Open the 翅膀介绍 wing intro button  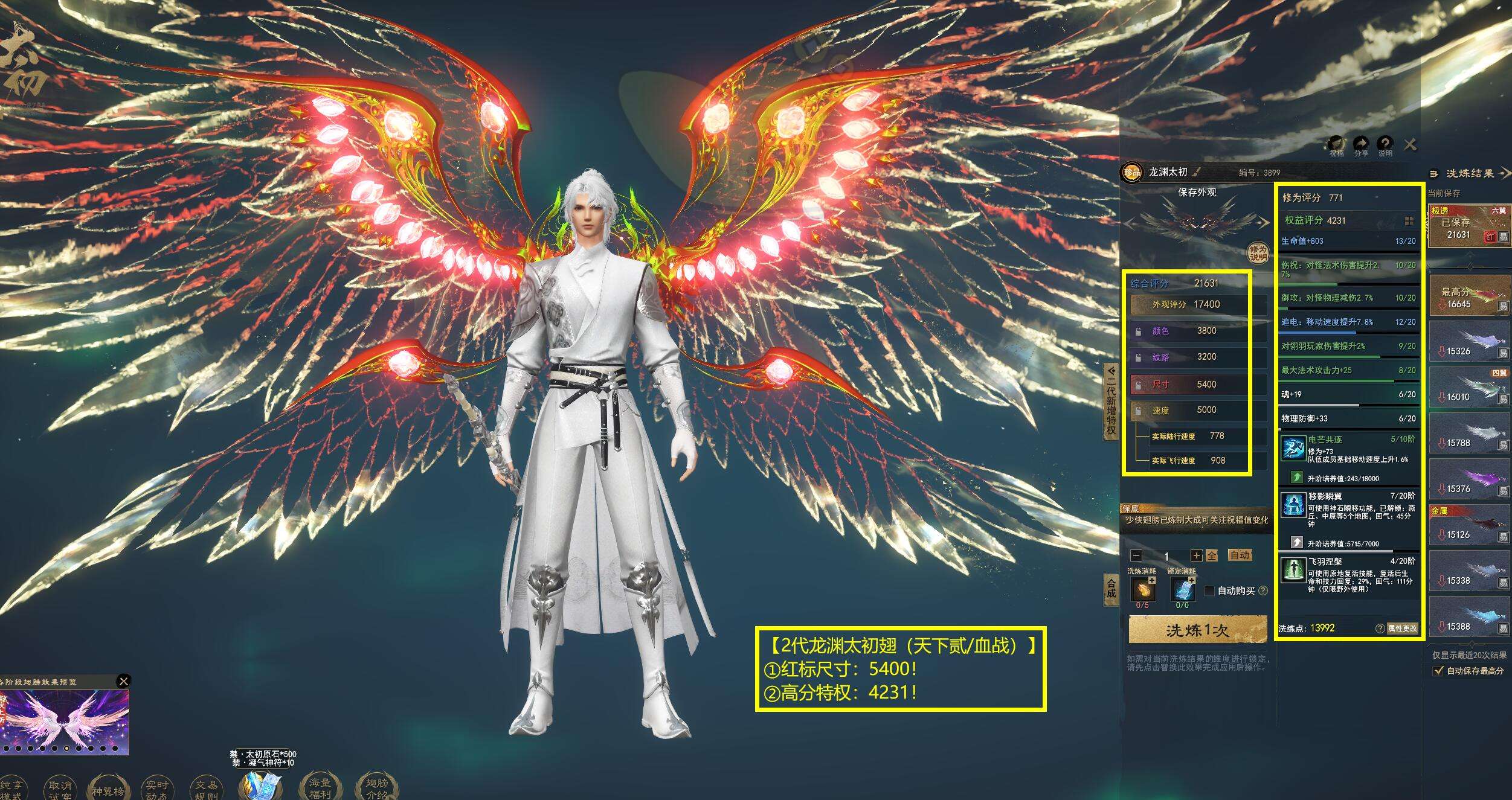pyautogui.click(x=376, y=787)
